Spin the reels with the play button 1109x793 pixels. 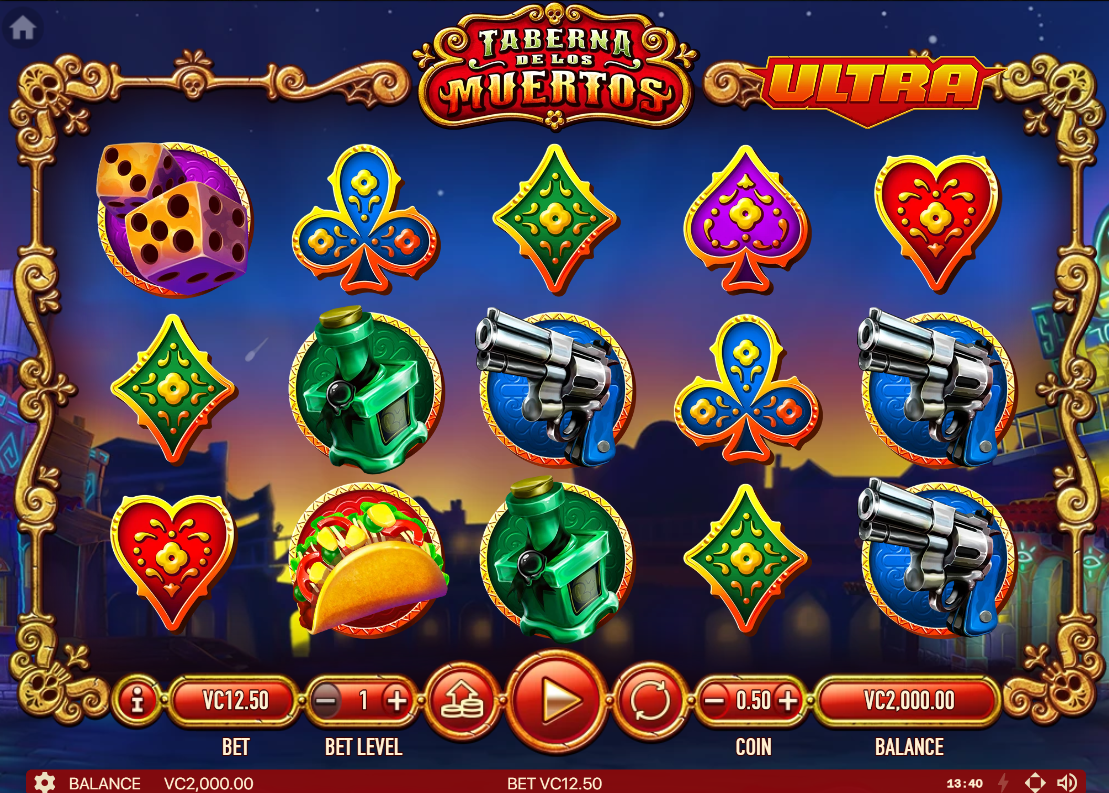(557, 701)
